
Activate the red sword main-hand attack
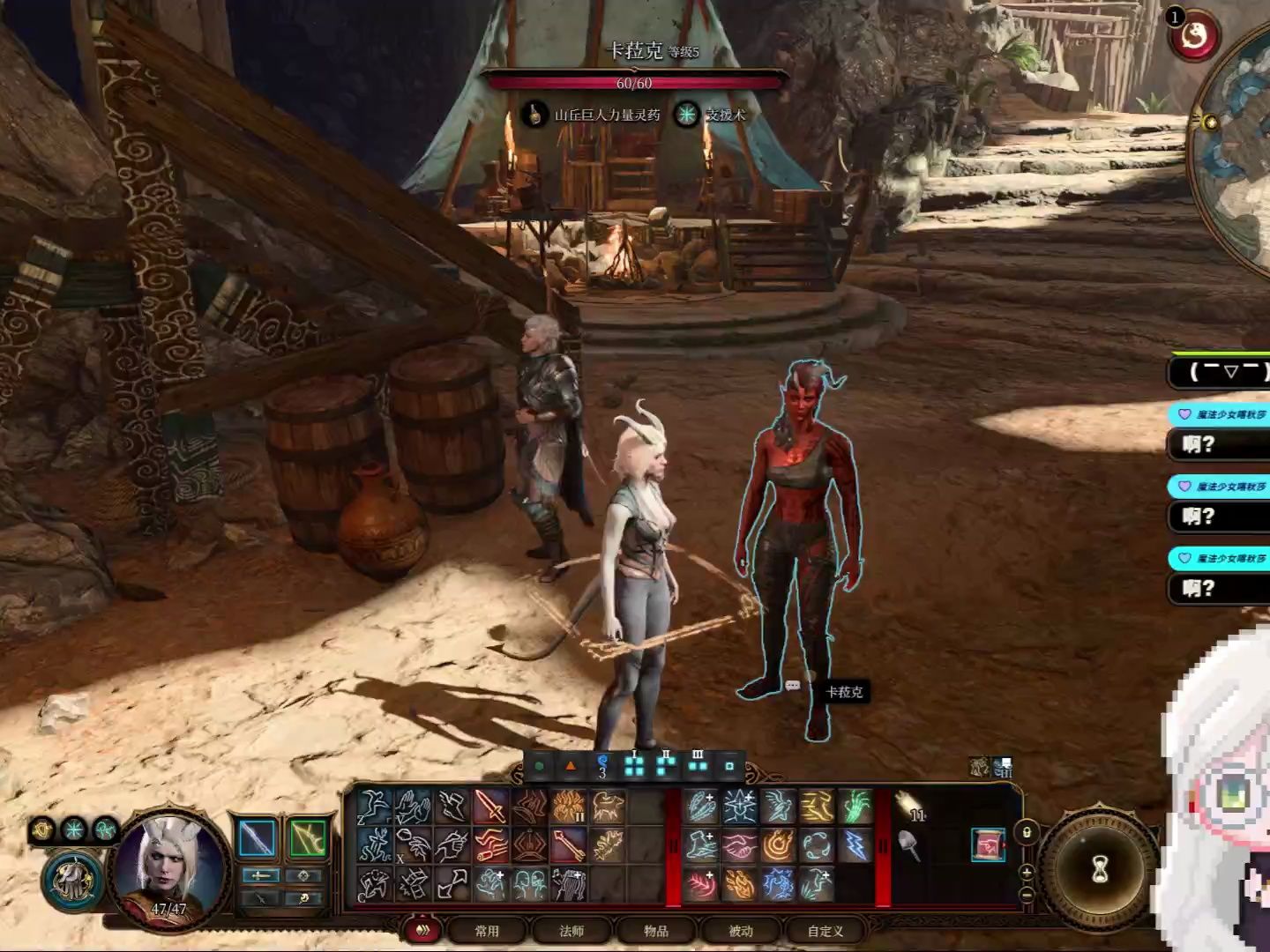click(x=490, y=807)
